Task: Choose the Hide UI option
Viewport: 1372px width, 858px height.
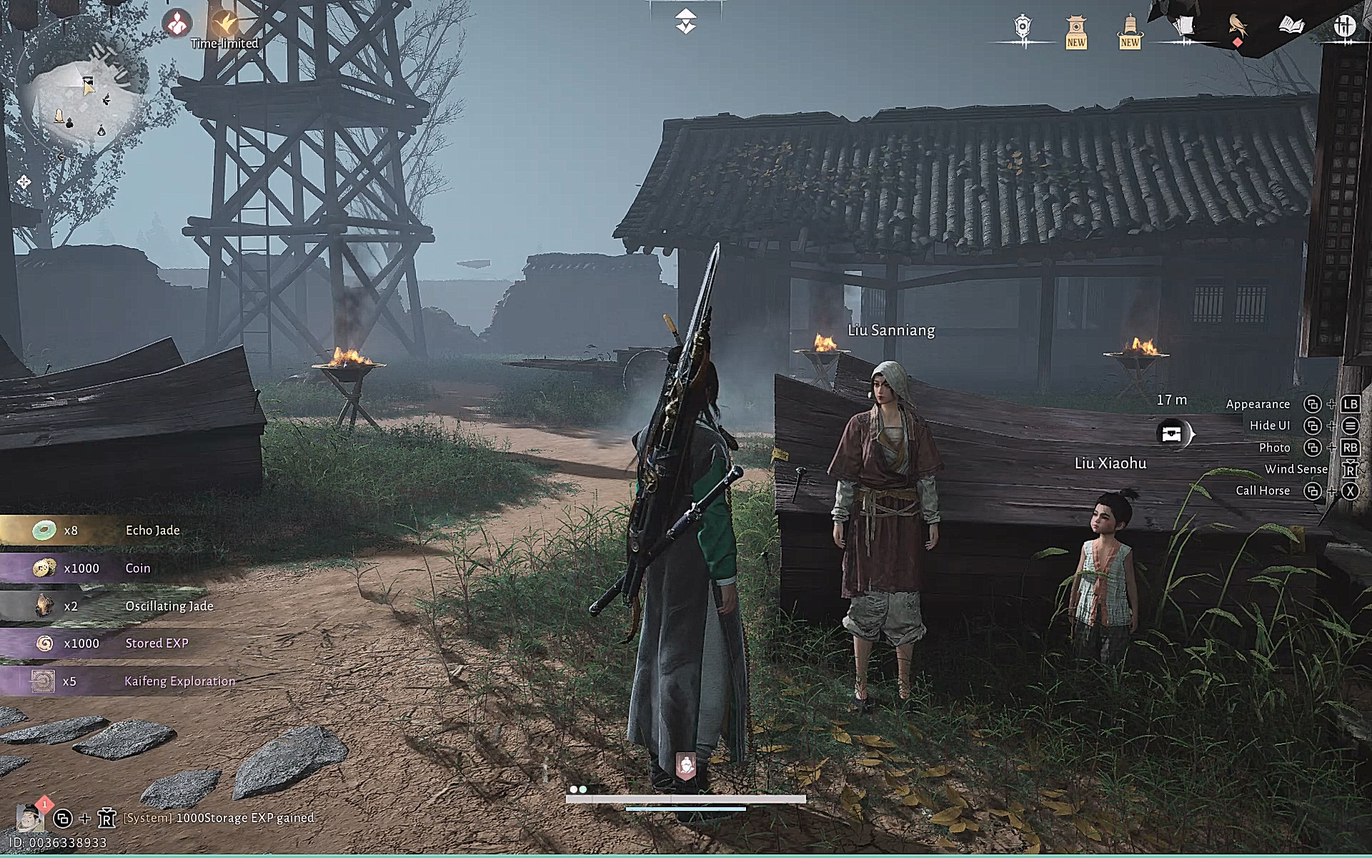Action: pos(1269,426)
